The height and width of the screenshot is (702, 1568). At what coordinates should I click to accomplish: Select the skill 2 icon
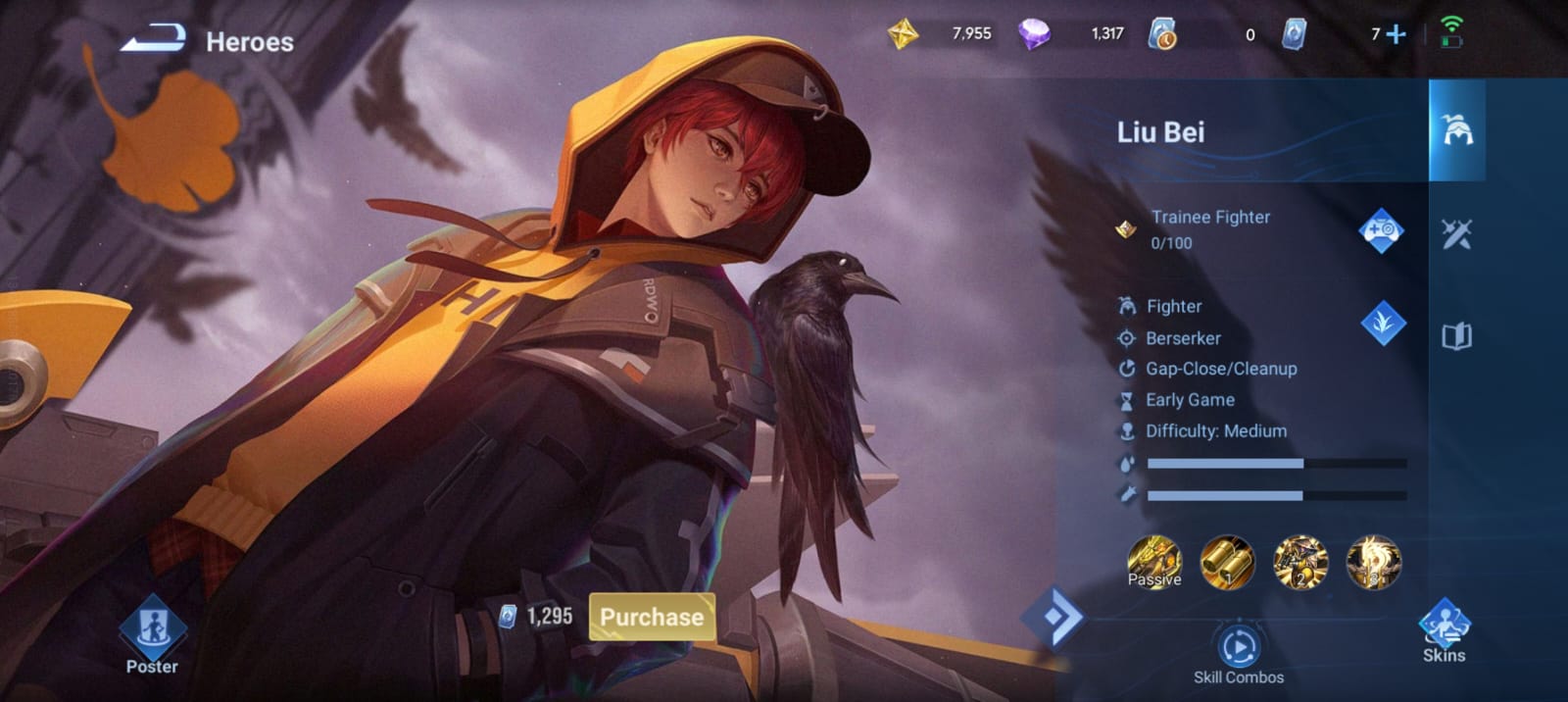(x=1300, y=562)
